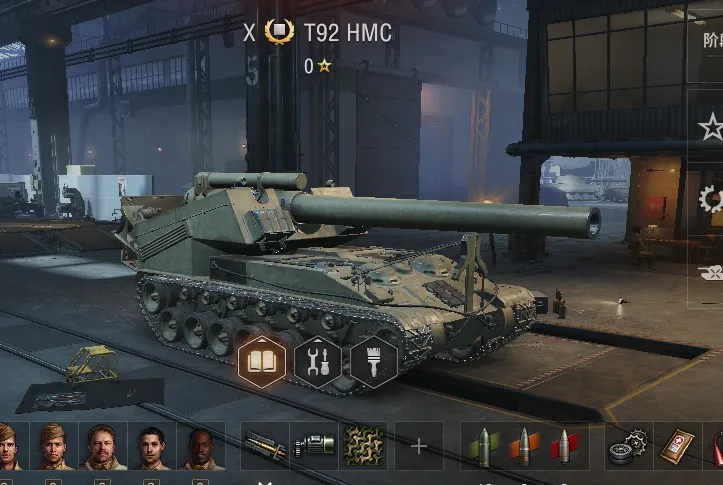Open the gun laying drive equipment slot

[314, 446]
